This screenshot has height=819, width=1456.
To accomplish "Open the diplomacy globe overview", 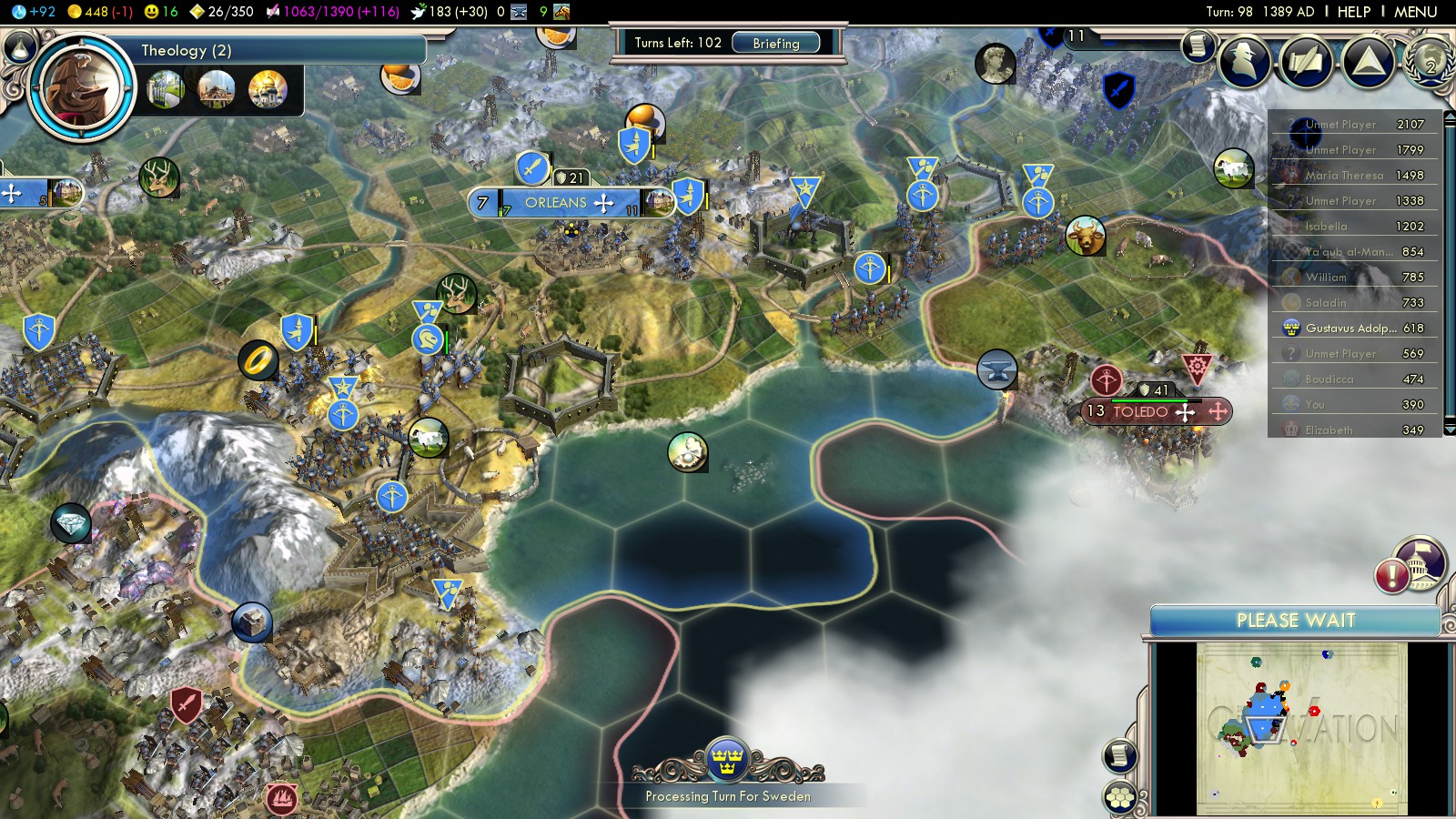I will click(1431, 61).
